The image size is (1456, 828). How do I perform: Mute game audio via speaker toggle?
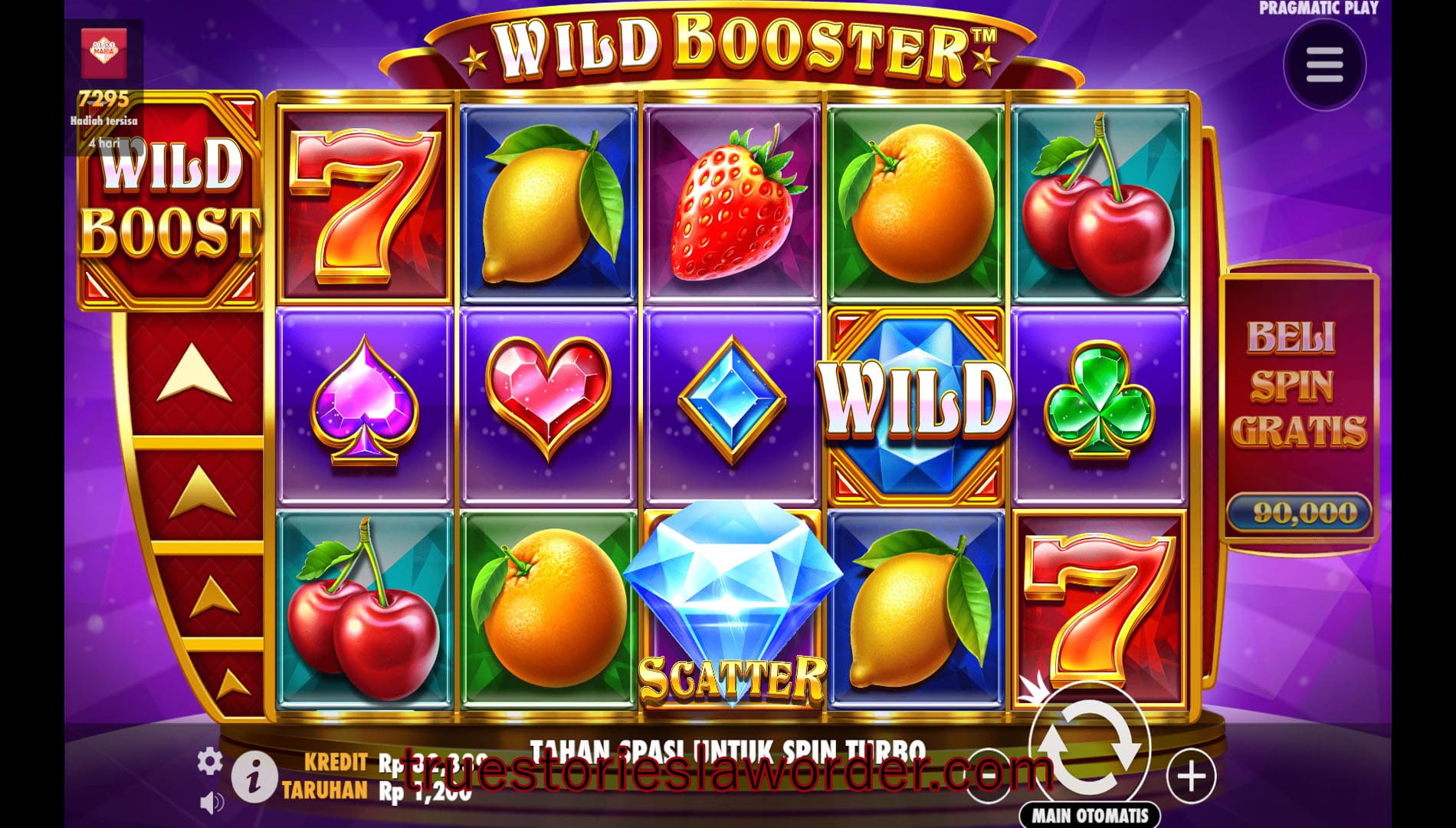coord(212,803)
